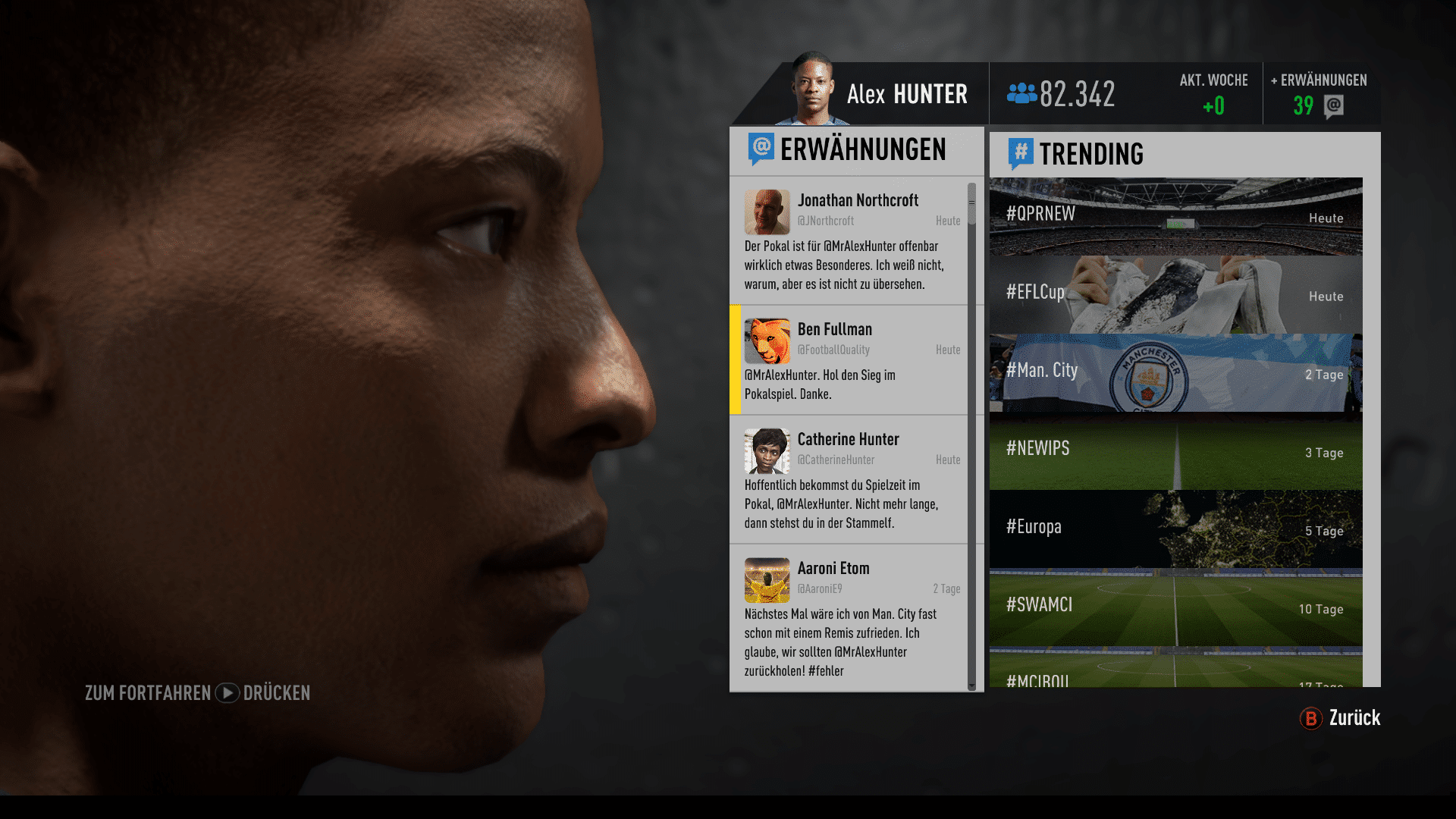The height and width of the screenshot is (819, 1456).
Task: Select the #SWAMCI trending entry
Action: coord(1175,607)
